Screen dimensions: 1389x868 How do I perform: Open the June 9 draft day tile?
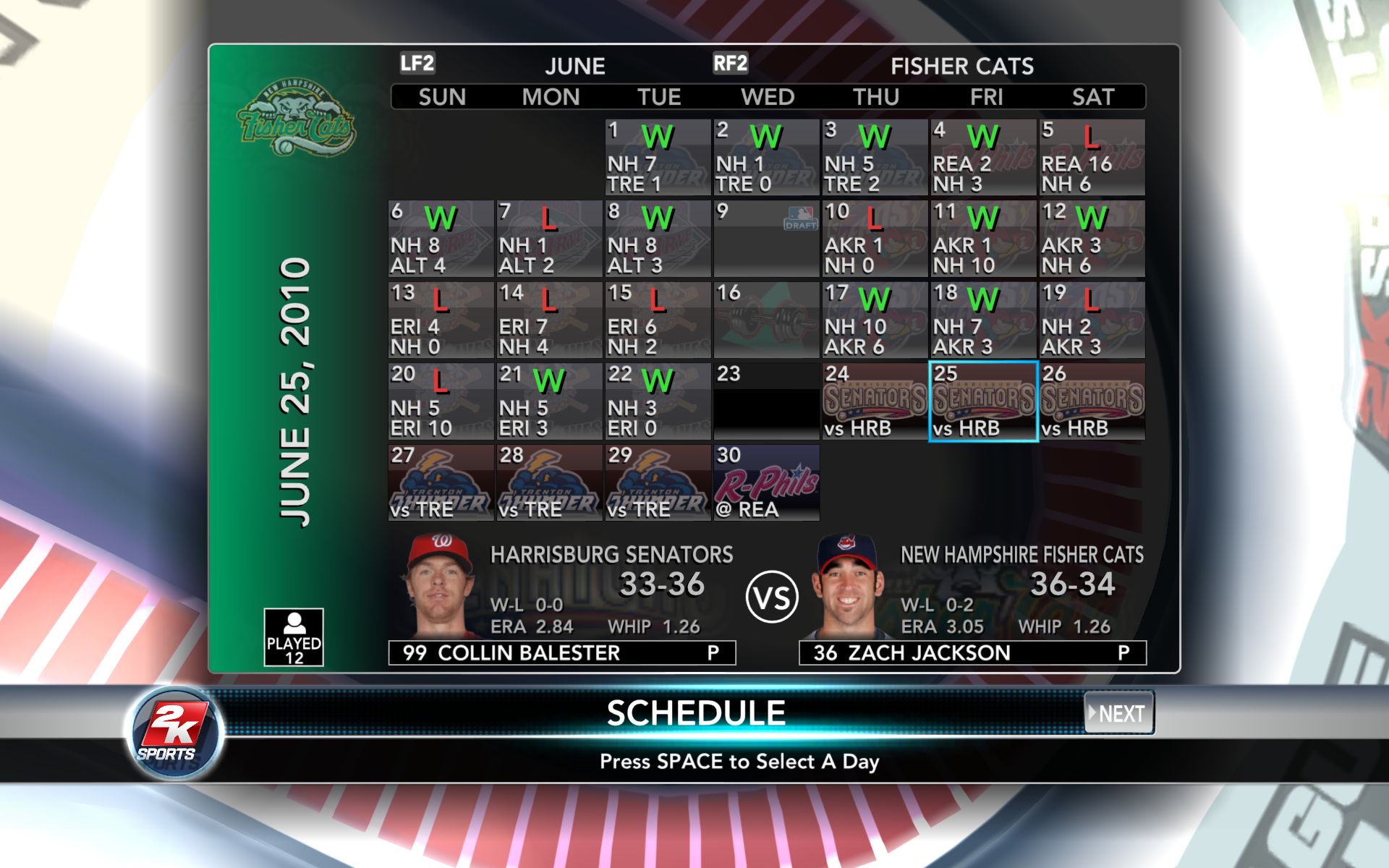click(766, 239)
